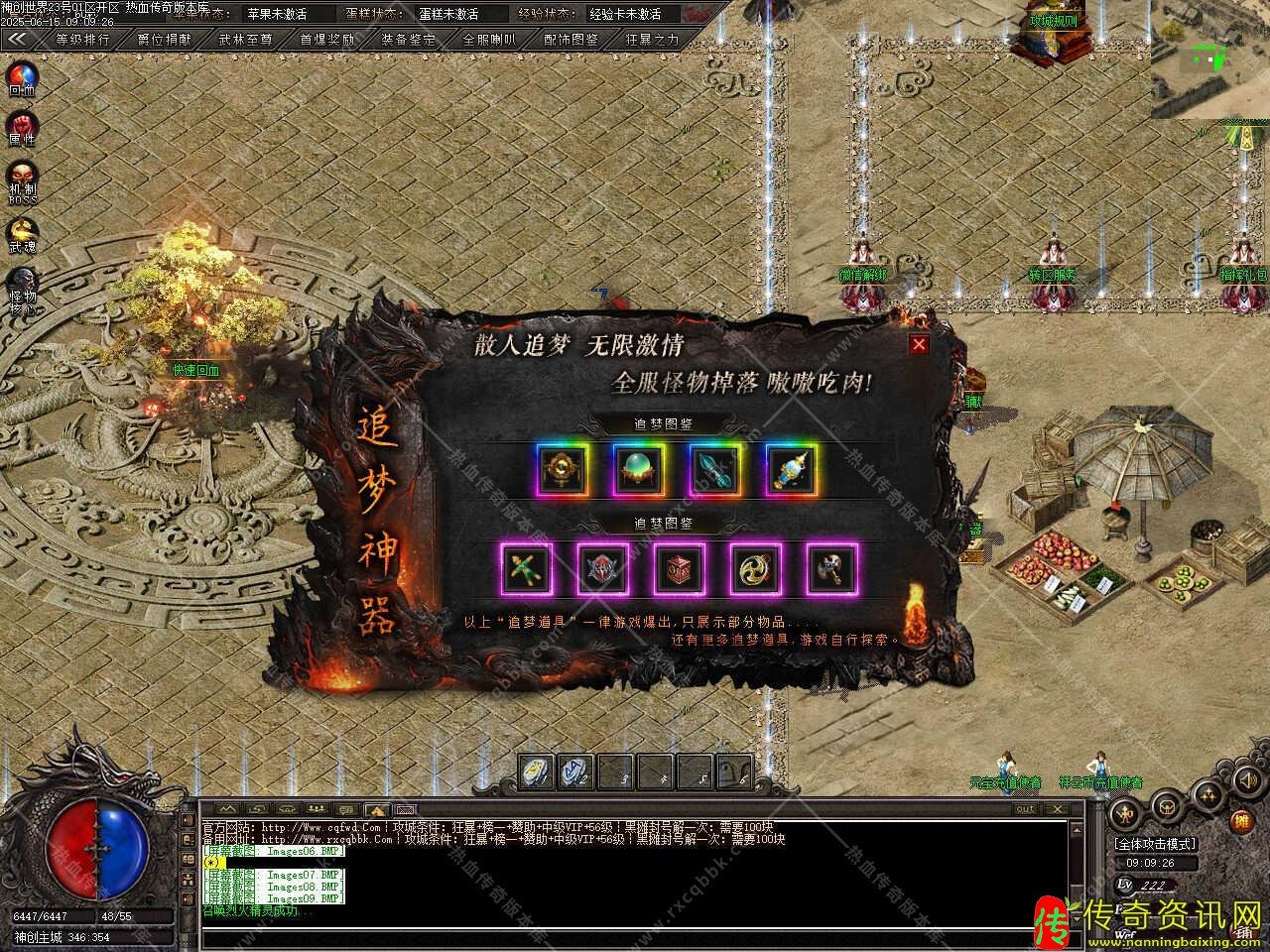The width and height of the screenshot is (1270, 952).
Task: Select the first hotbar slot item
Action: 538,771
